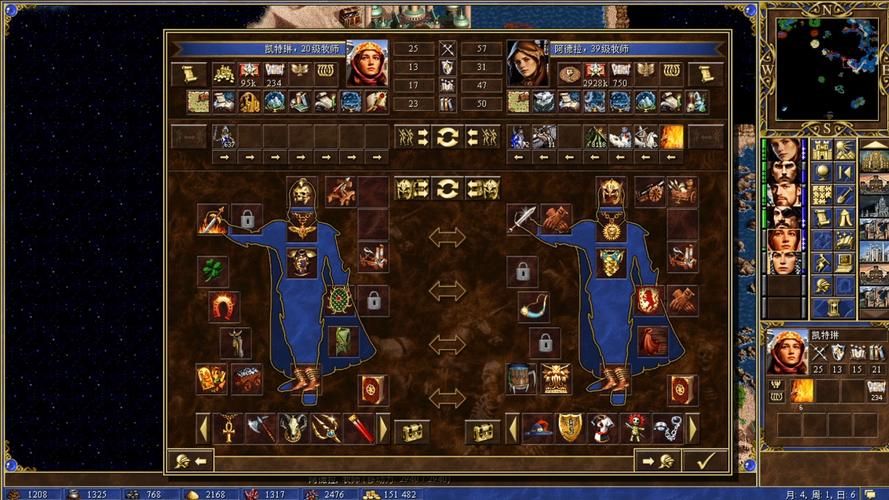Screen dimensions: 889x500
Task: Click the left backpack treasure chest button
Action: coord(412,431)
